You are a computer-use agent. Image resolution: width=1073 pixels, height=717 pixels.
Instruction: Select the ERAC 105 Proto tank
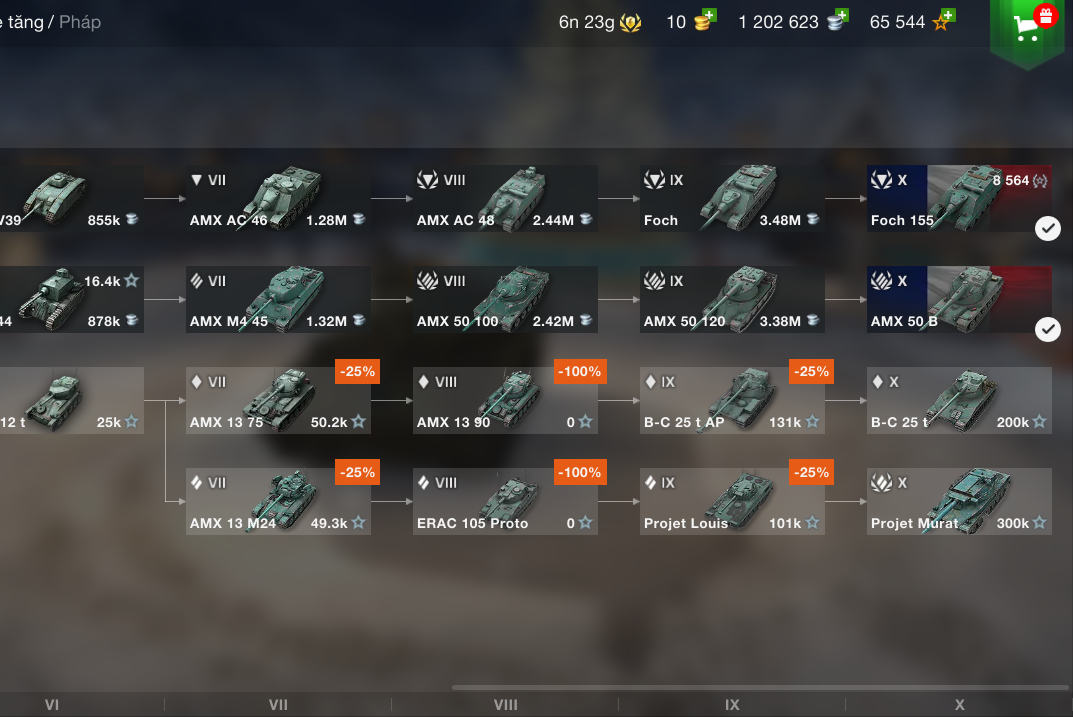click(505, 502)
